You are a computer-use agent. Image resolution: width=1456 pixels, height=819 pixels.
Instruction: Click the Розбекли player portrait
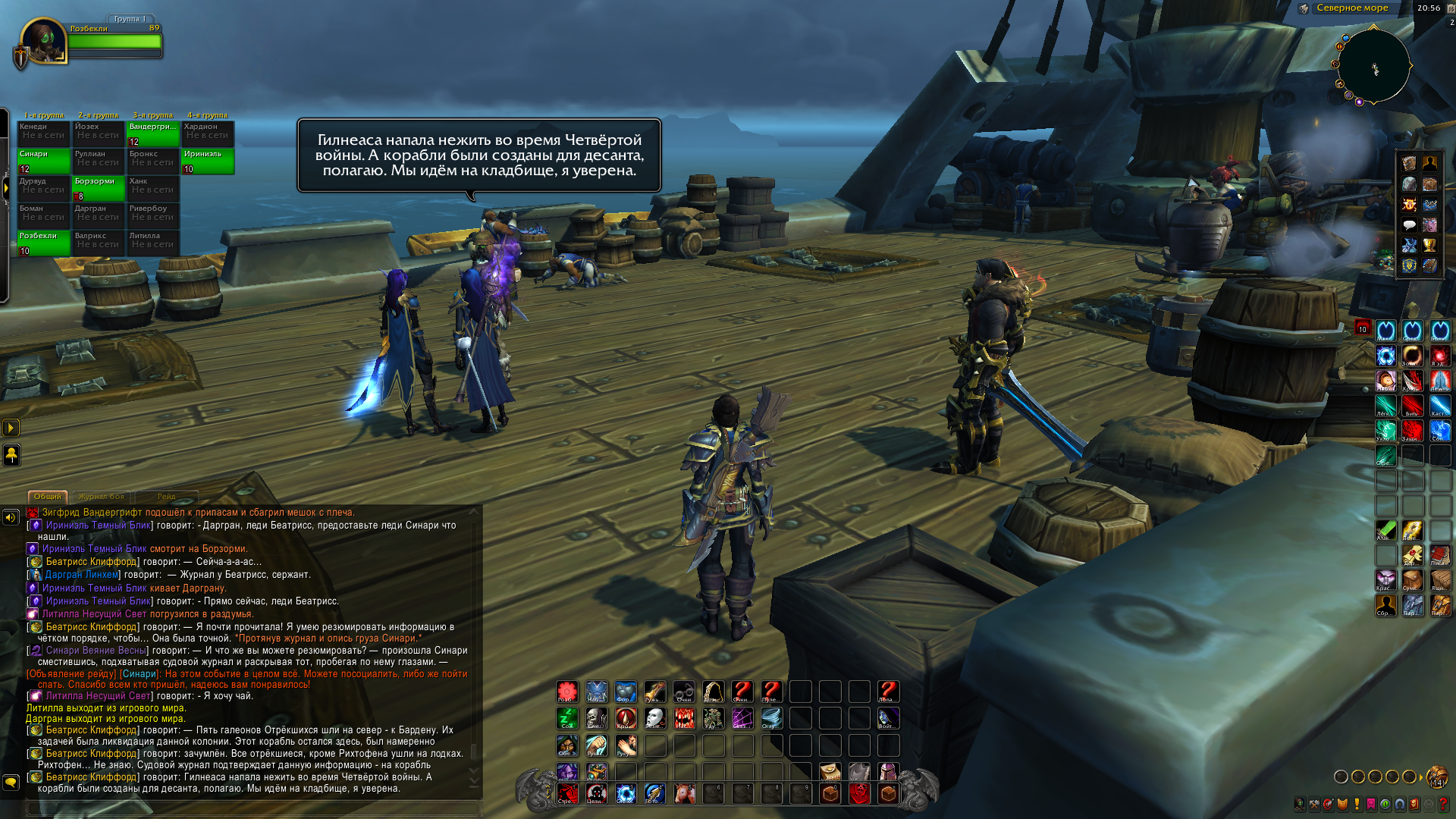[x=42, y=42]
